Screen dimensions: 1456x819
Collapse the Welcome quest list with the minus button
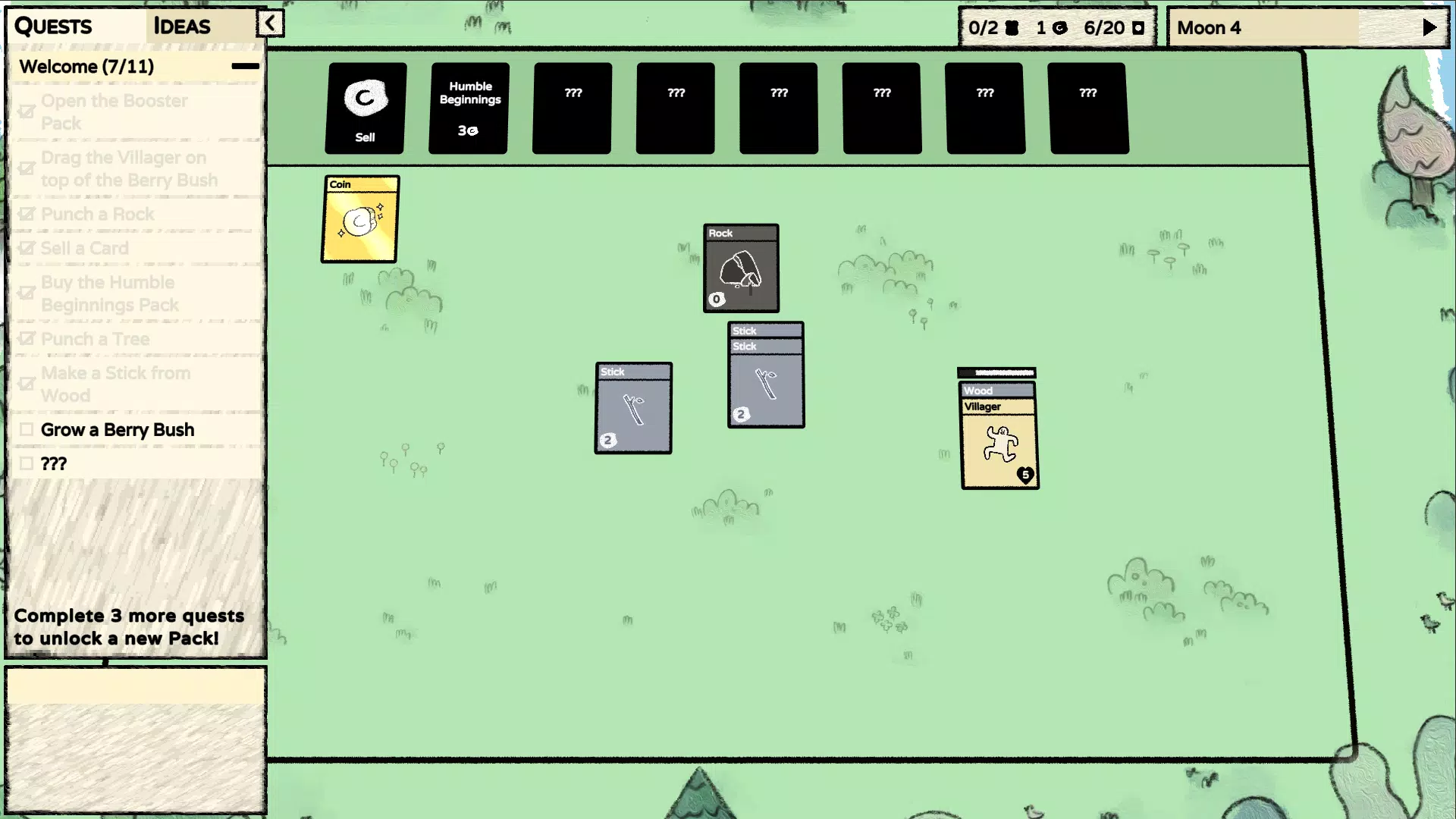click(244, 66)
